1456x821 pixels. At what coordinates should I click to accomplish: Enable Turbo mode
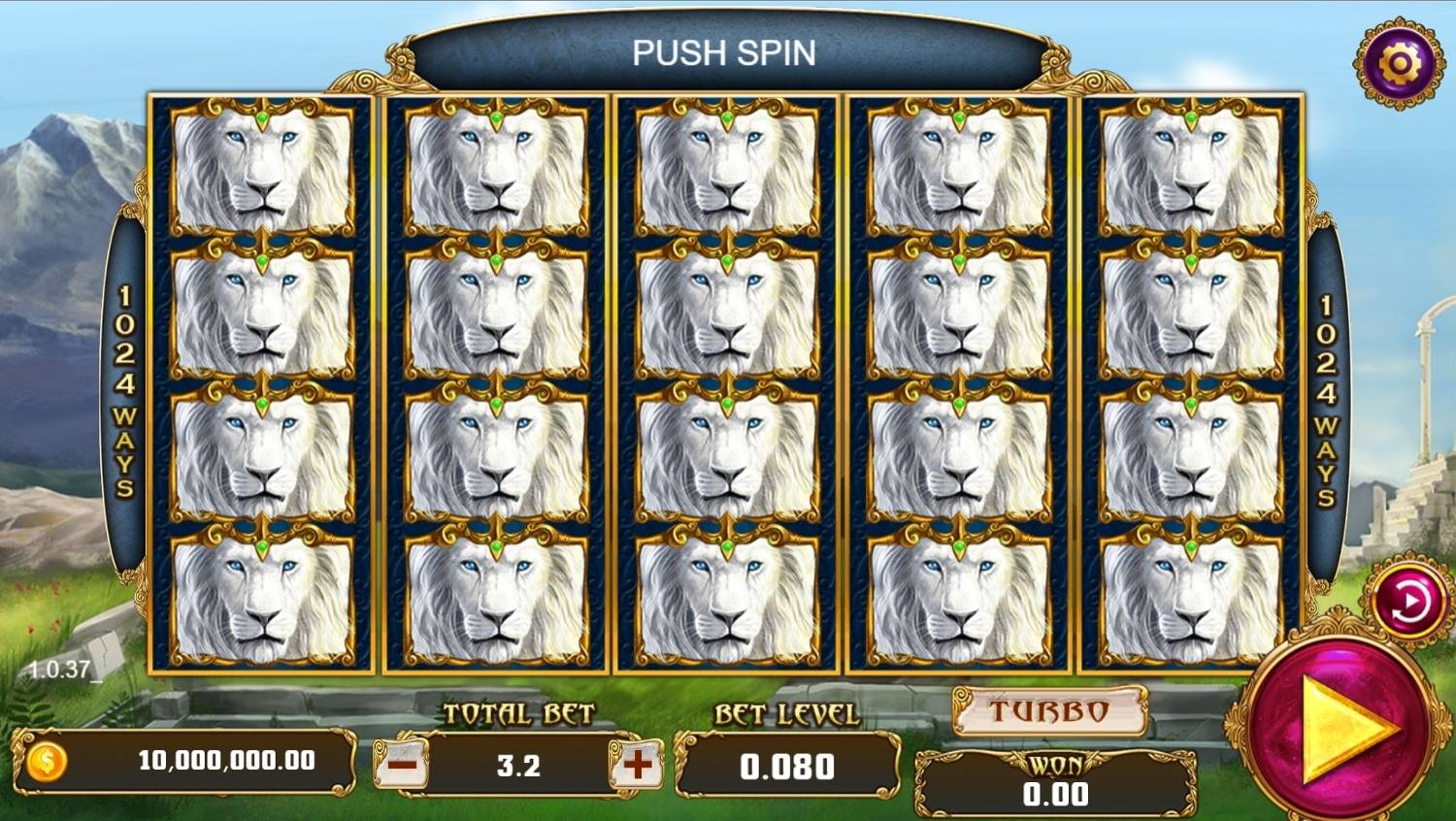tap(1048, 710)
